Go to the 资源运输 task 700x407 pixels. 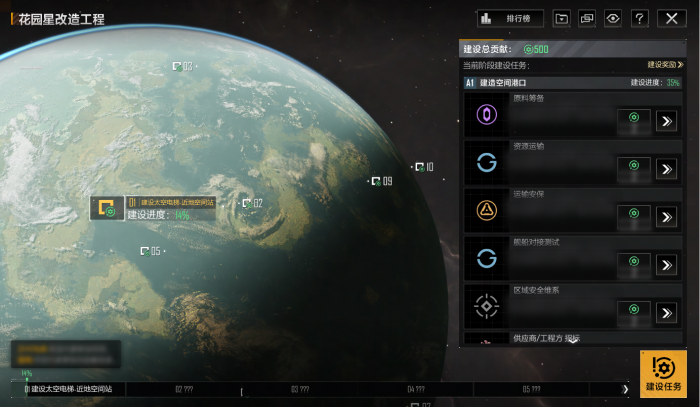pyautogui.click(x=667, y=169)
